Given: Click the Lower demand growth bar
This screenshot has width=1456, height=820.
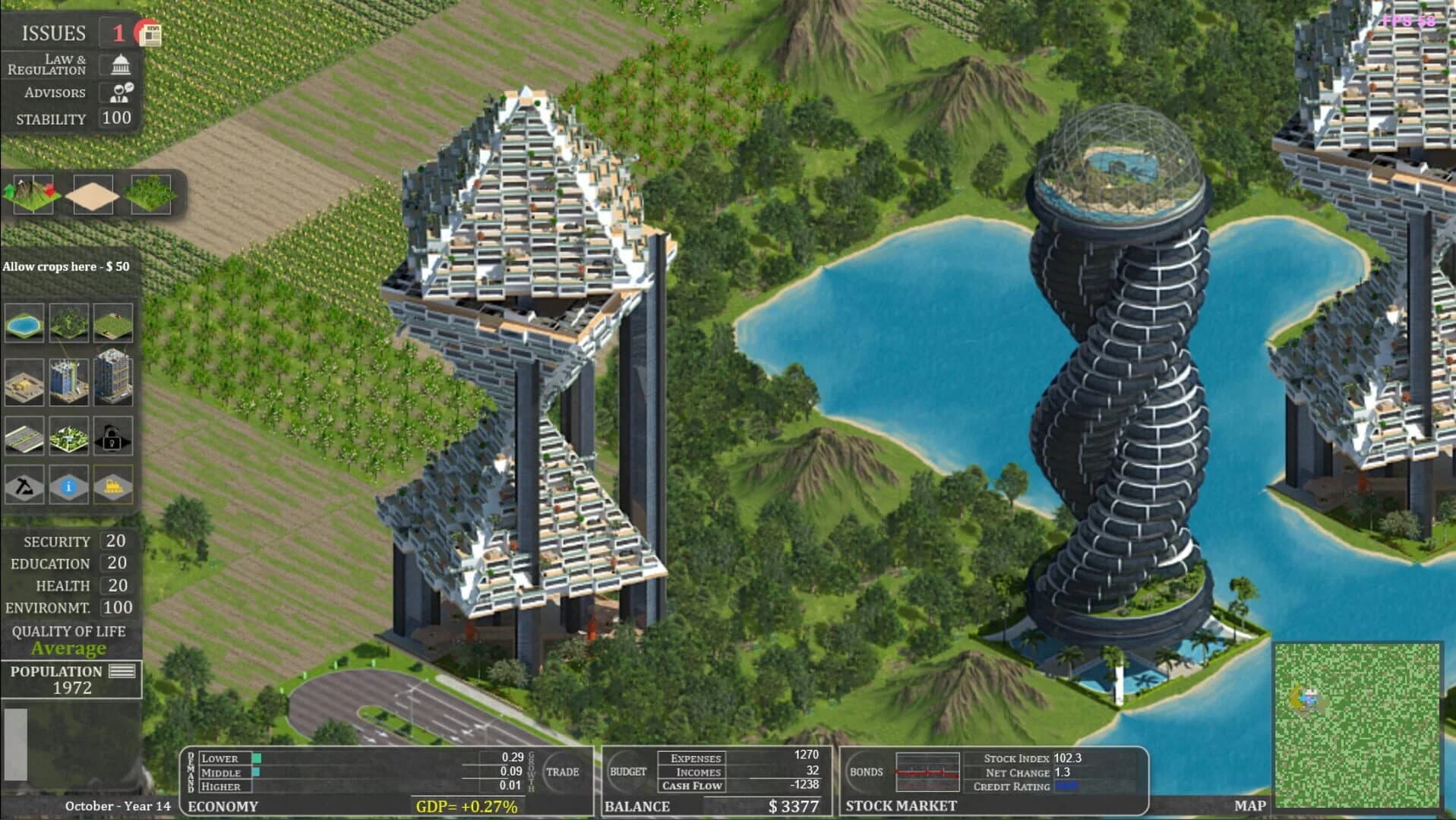Looking at the screenshot, I should click(257, 758).
